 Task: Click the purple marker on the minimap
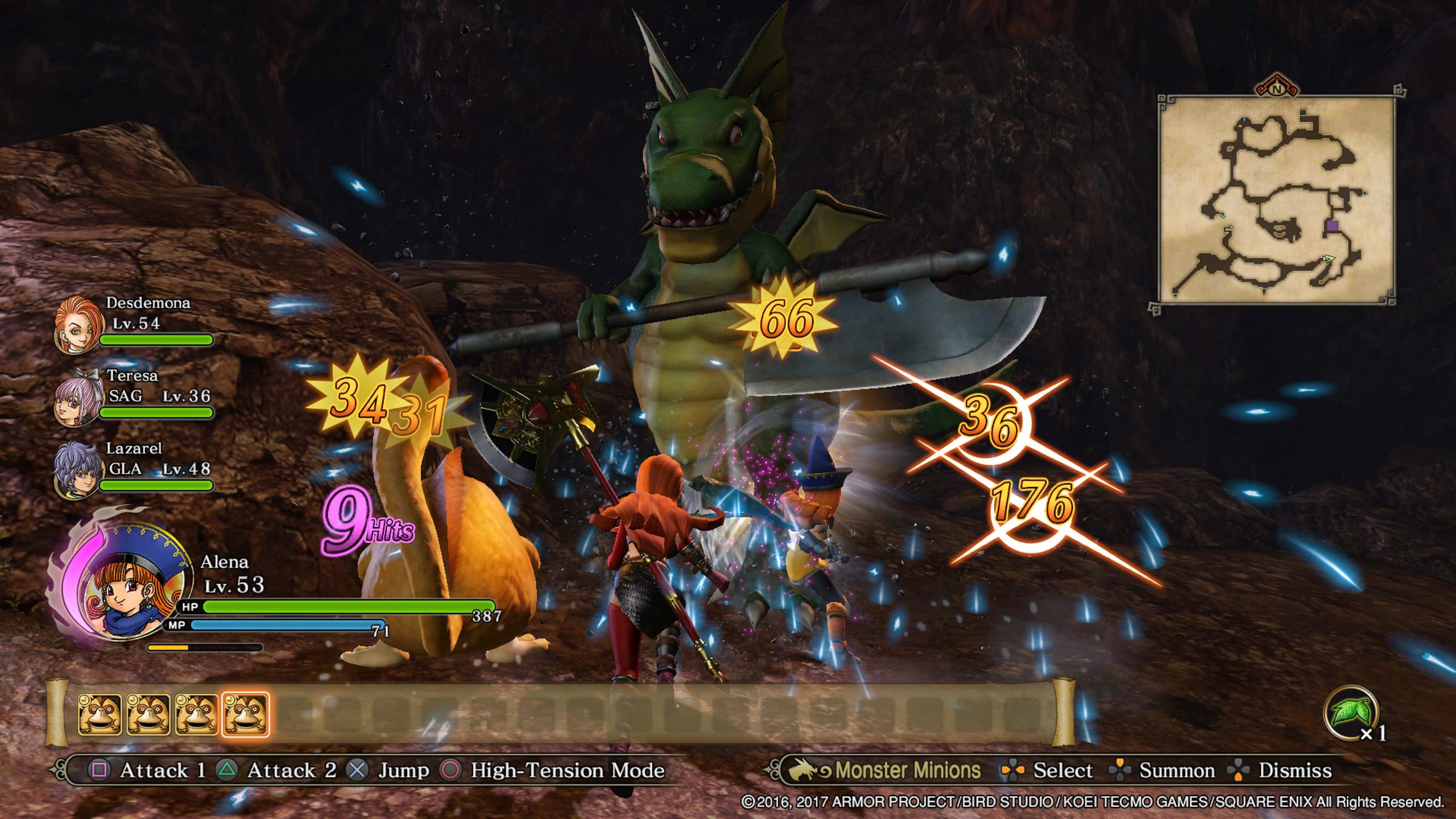click(1332, 226)
